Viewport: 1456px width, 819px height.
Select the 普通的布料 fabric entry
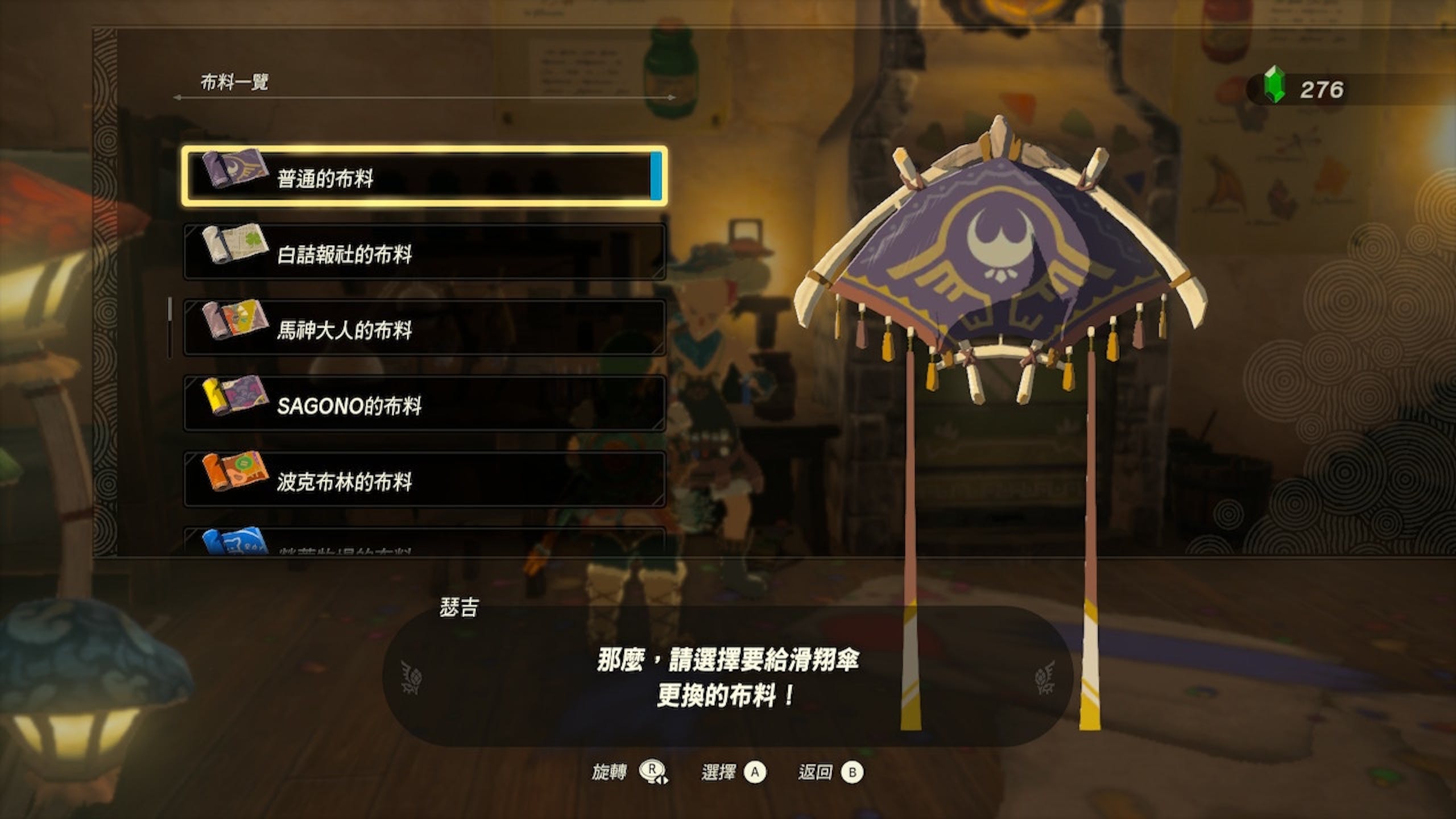coord(424,176)
